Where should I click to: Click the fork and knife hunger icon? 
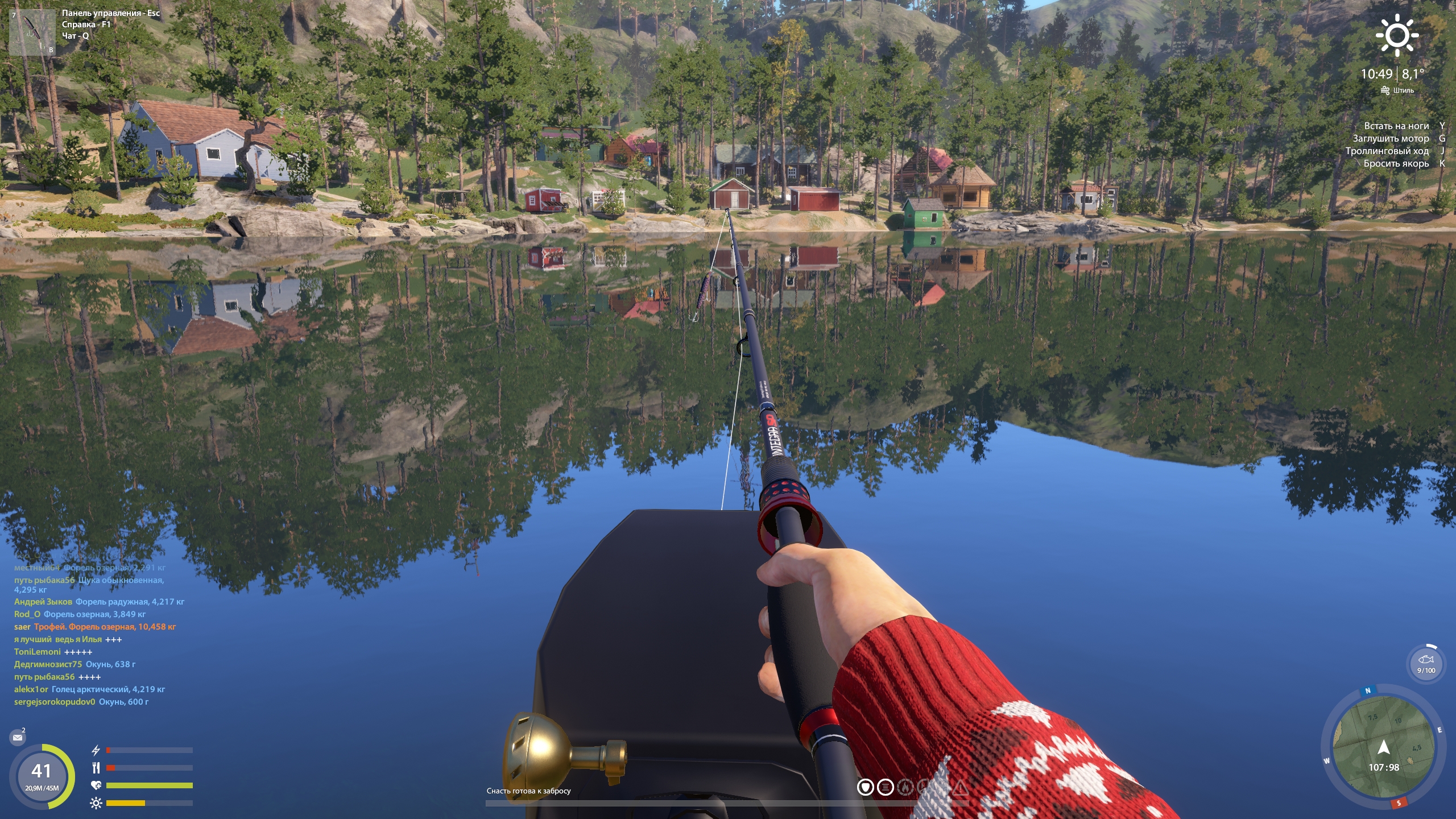pyautogui.click(x=96, y=768)
